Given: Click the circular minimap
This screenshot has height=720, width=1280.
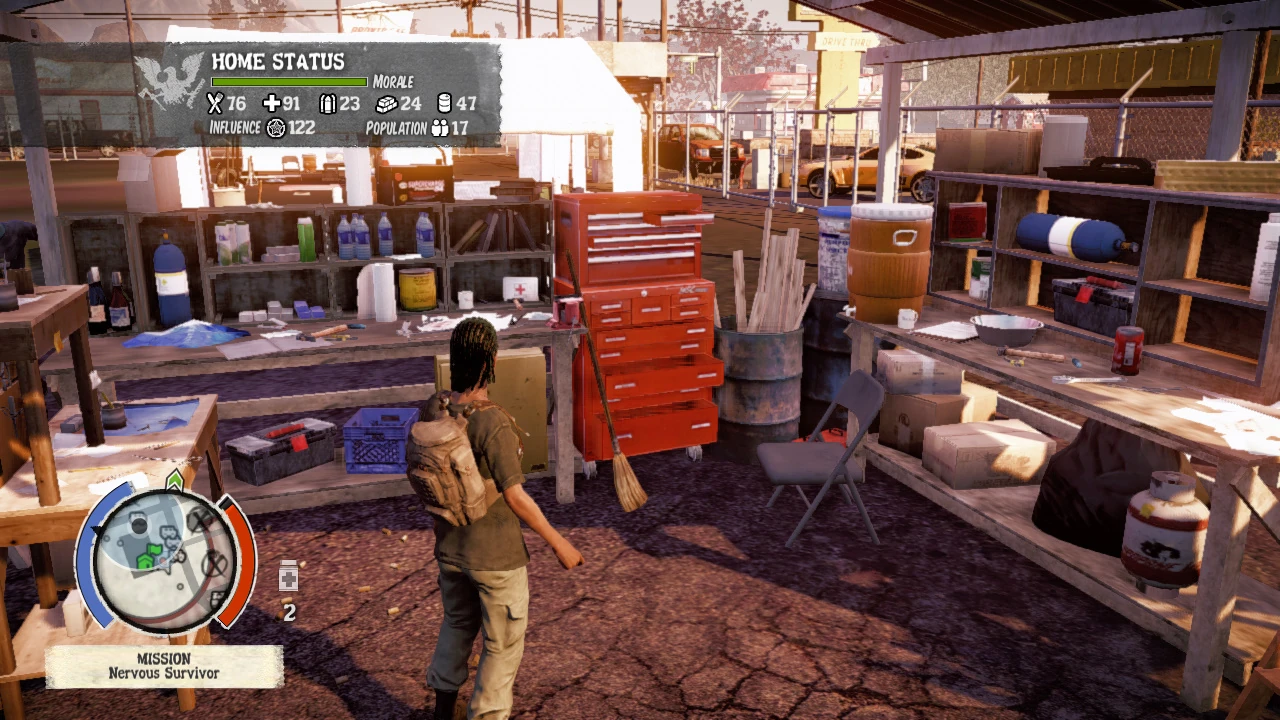Looking at the screenshot, I should pyautogui.click(x=166, y=556).
